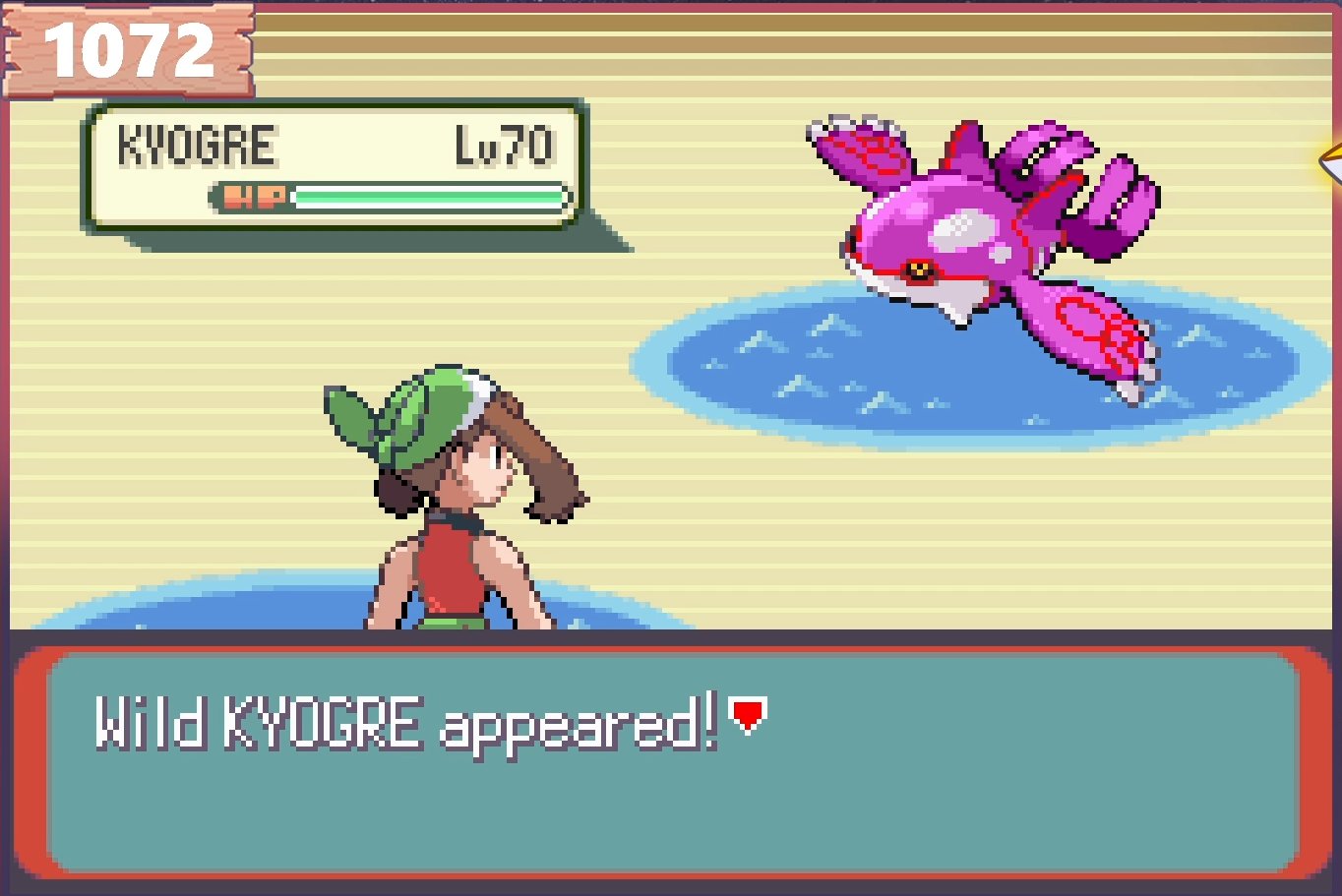Image resolution: width=1342 pixels, height=896 pixels.
Task: Click the red arrow advance indicator
Action: coord(748,717)
